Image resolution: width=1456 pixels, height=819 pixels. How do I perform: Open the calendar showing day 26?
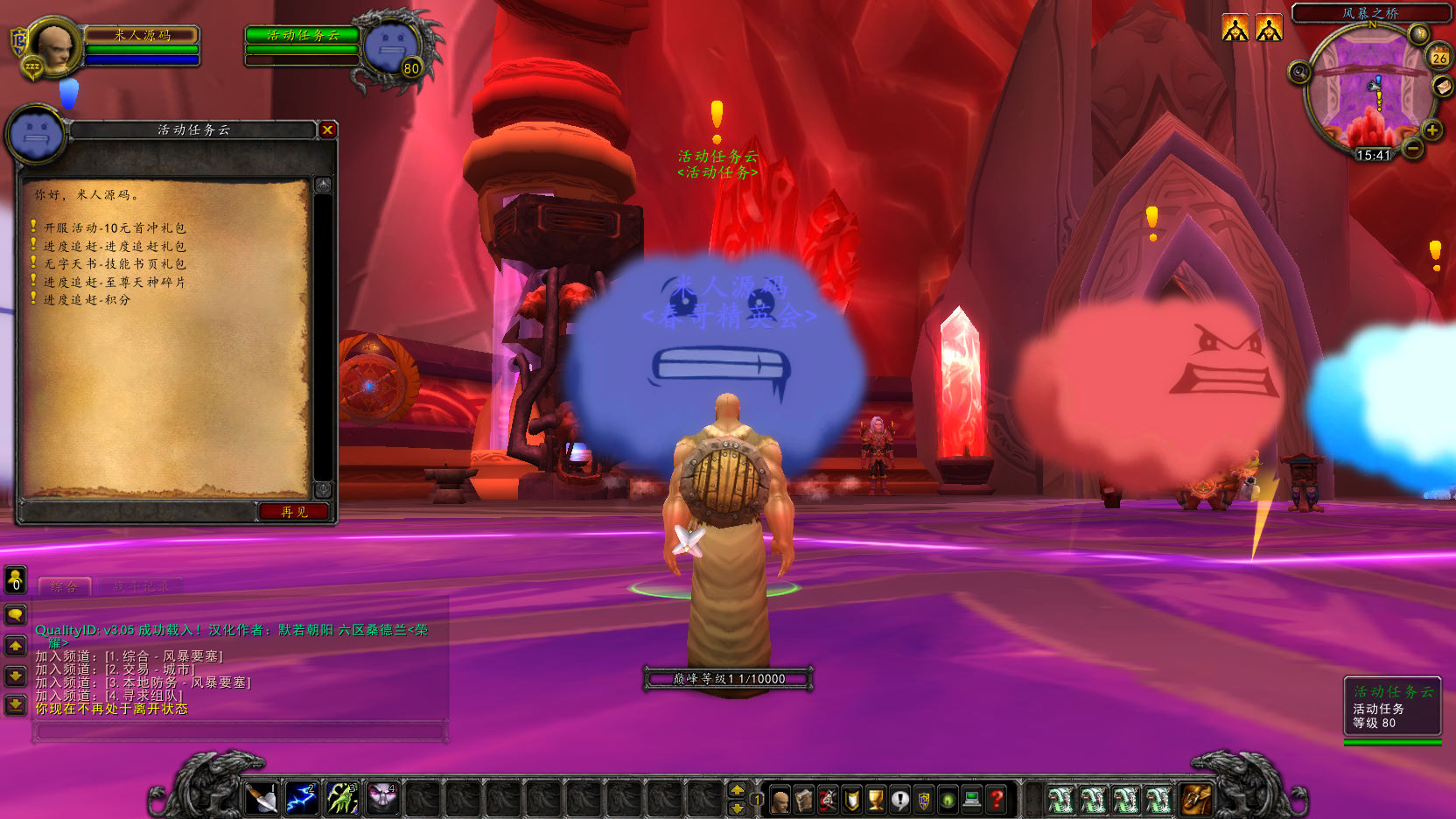(x=1439, y=57)
